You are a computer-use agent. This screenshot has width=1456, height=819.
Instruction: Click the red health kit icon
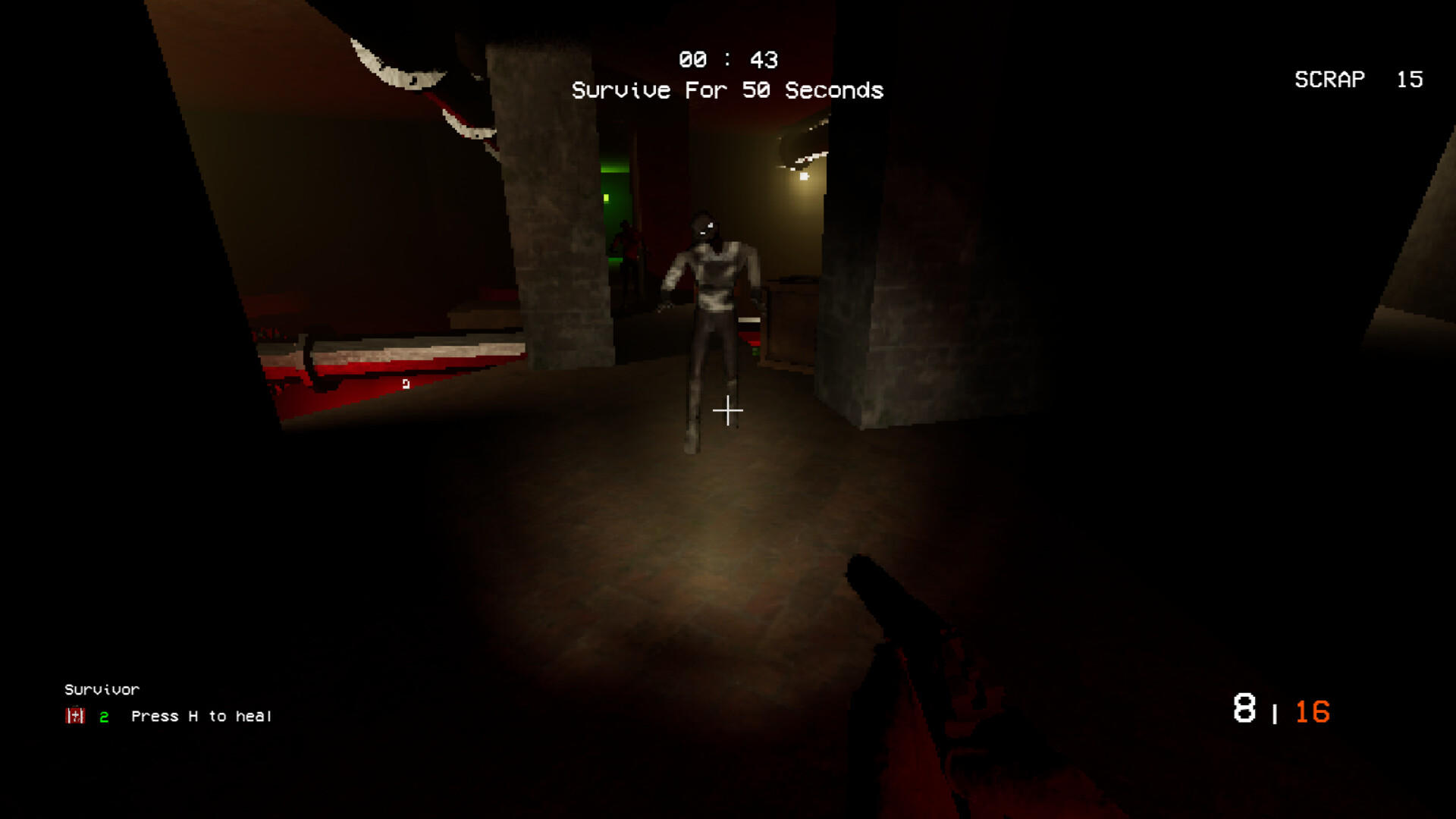[x=74, y=715]
